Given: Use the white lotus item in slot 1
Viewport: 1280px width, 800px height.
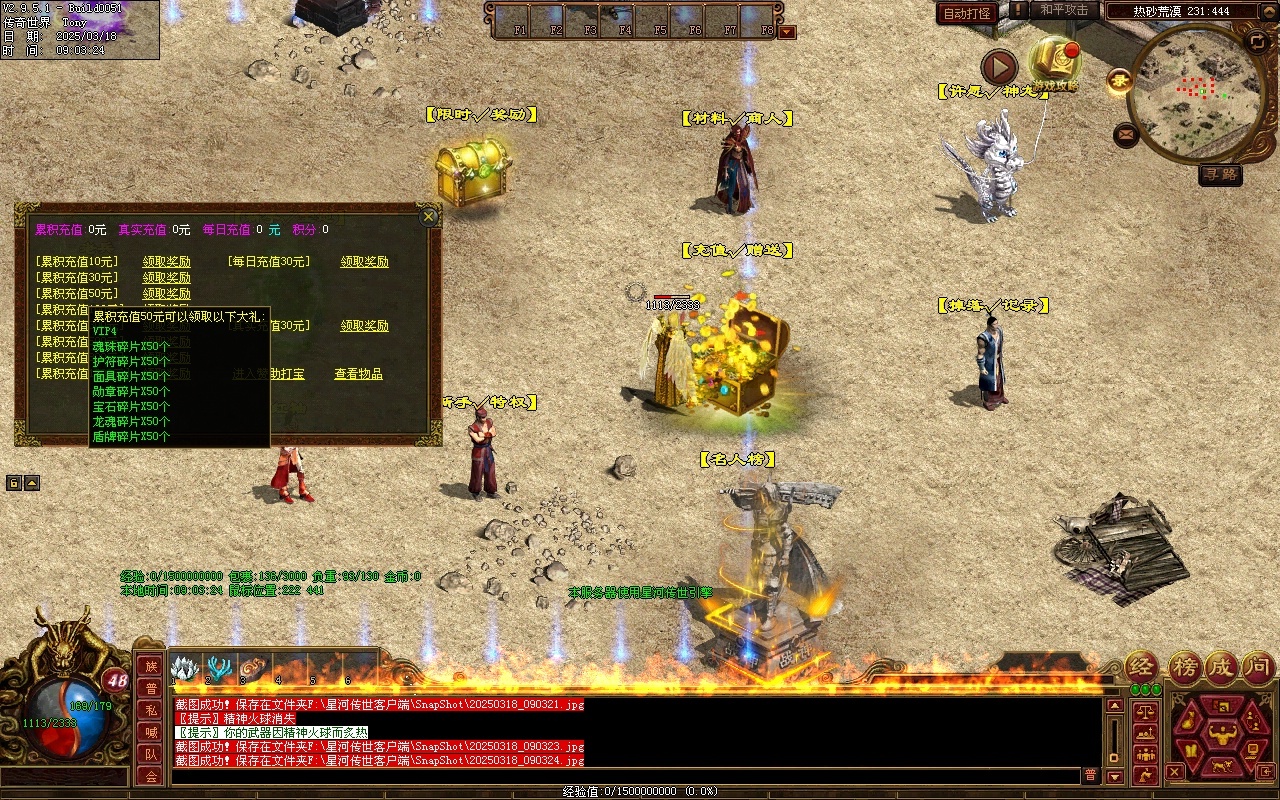Looking at the screenshot, I should [184, 668].
